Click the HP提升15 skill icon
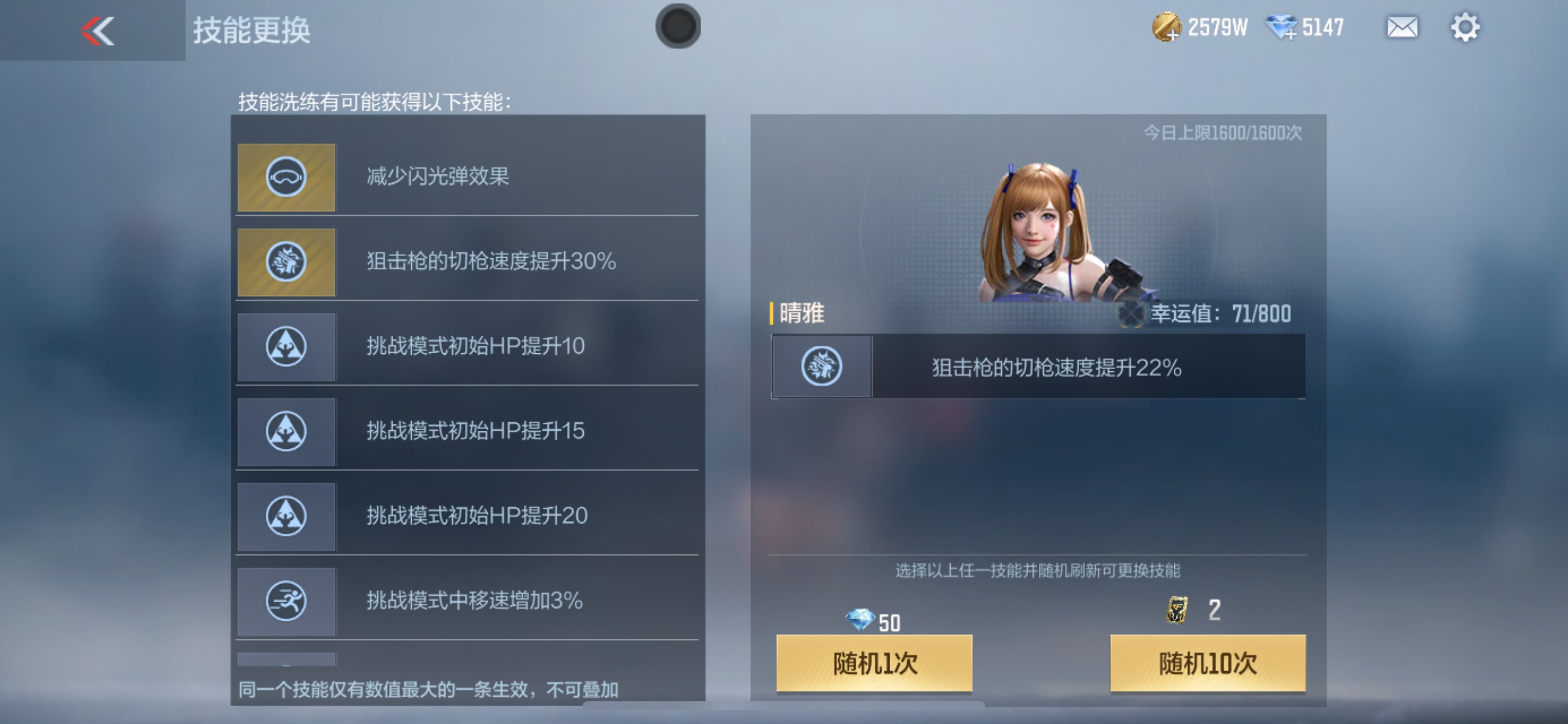This screenshot has height=724, width=1568. click(x=286, y=431)
